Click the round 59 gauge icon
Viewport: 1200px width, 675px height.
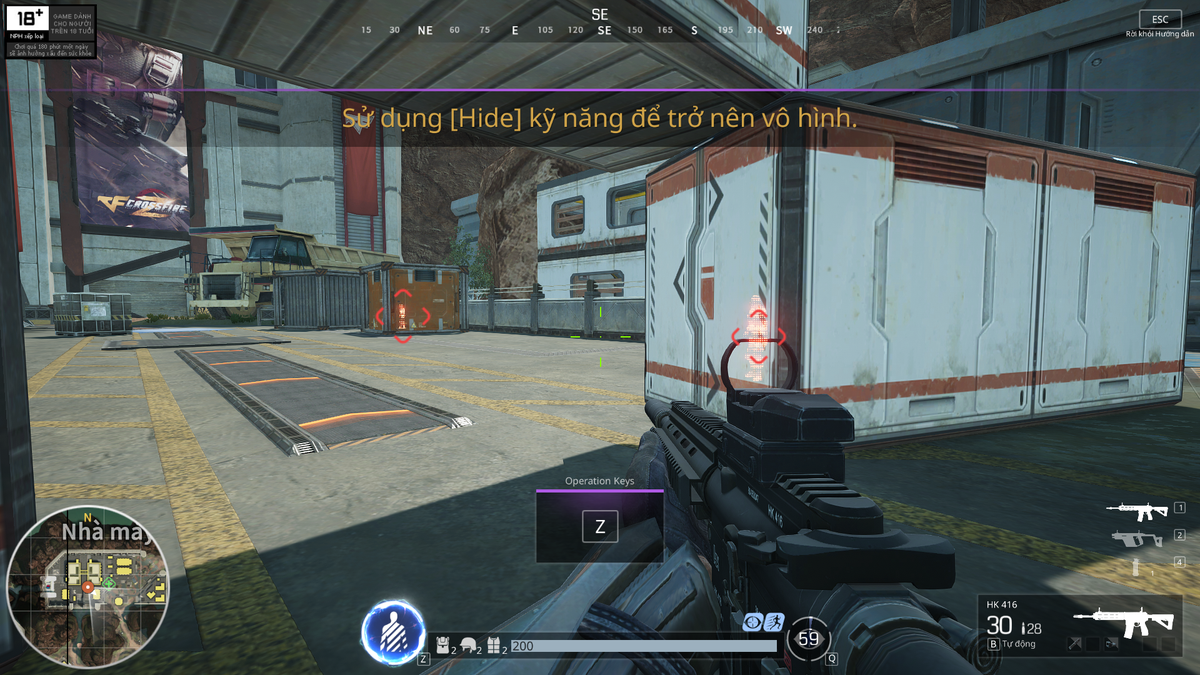coord(808,639)
